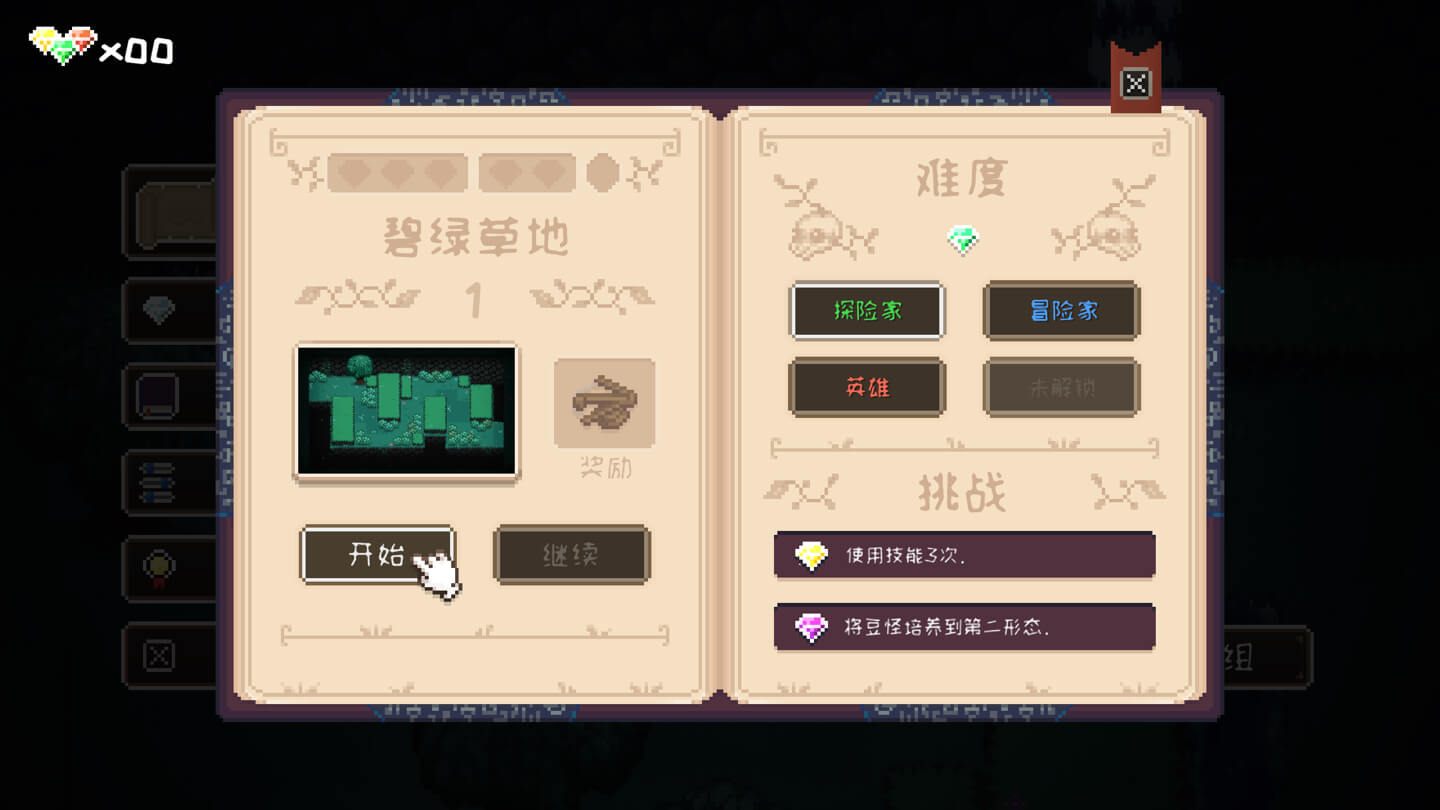The width and height of the screenshot is (1440, 810).
Task: Click the list options icon in left sidebar
Action: pos(158,483)
